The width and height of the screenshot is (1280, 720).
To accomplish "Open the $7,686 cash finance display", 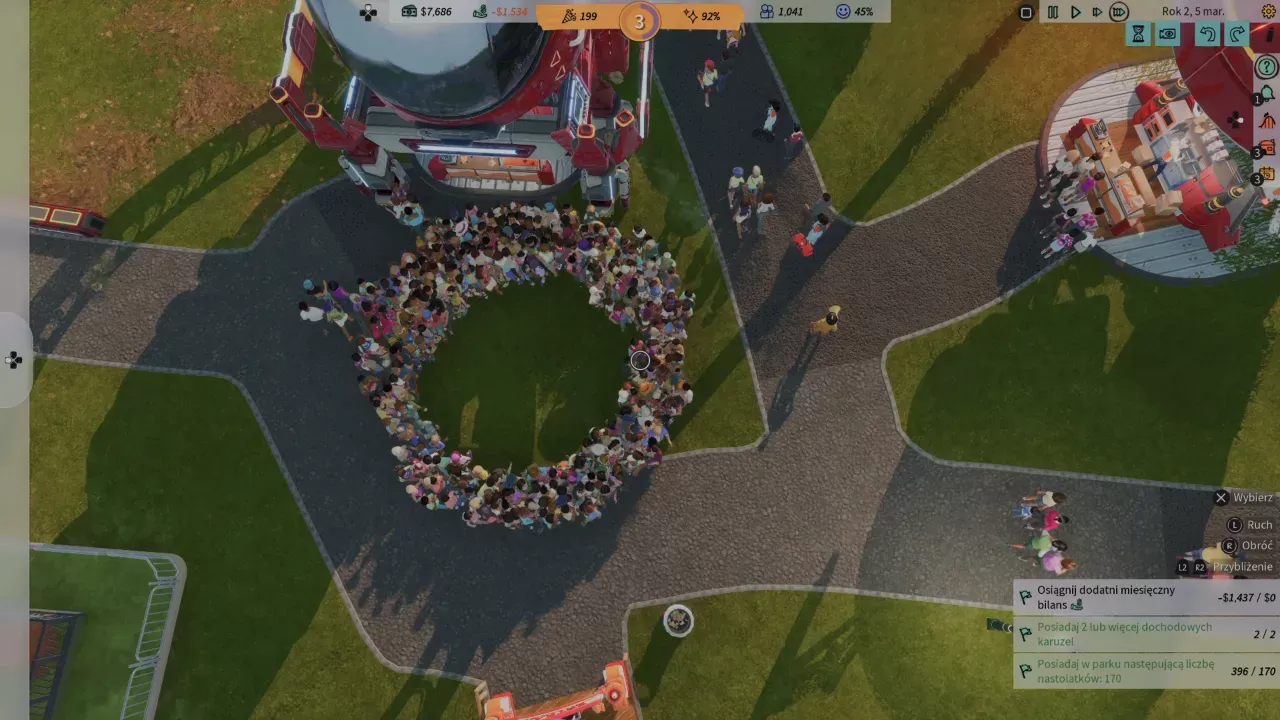I will click(427, 12).
